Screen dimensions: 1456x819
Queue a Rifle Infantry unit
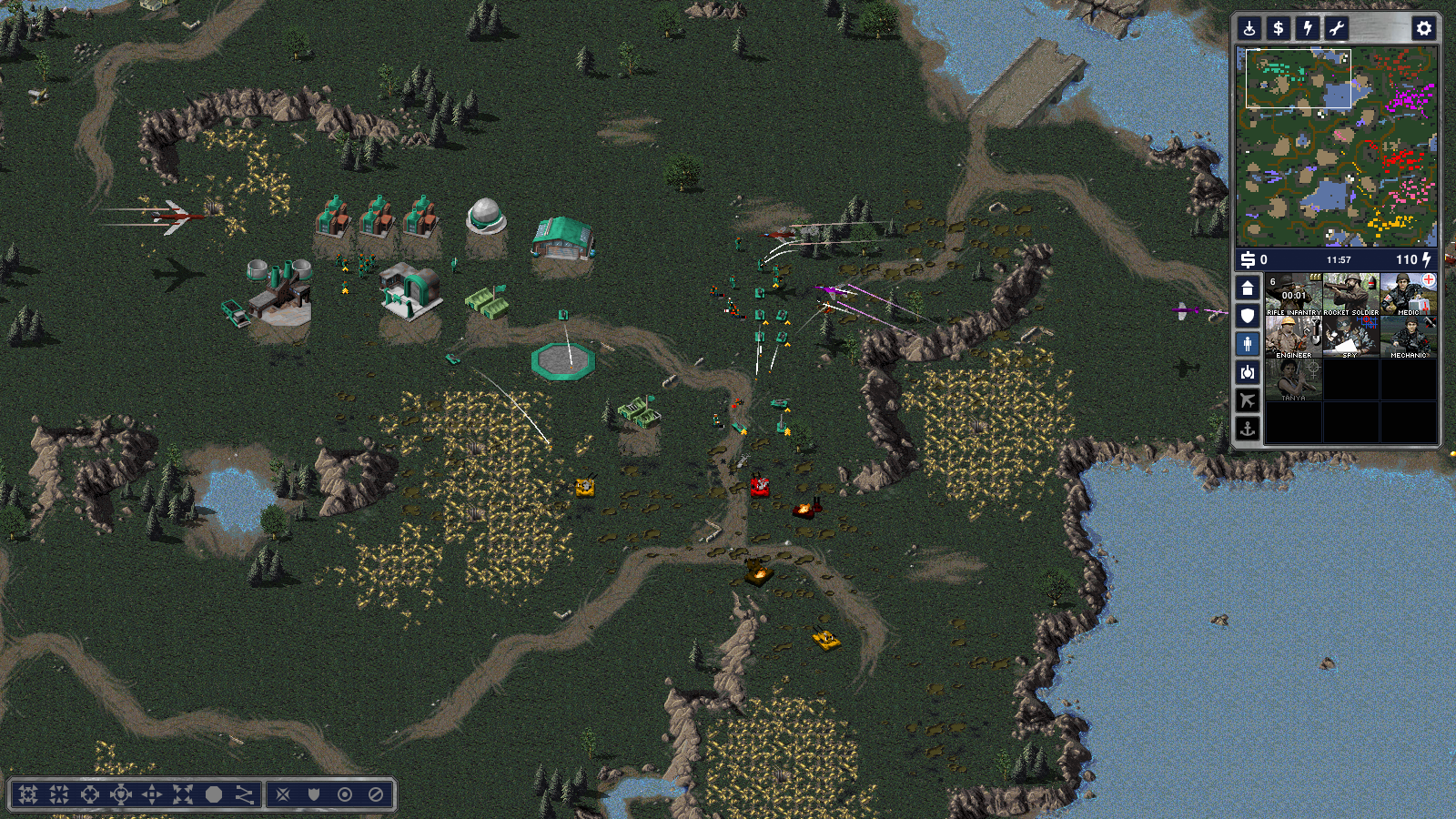pyautogui.click(x=1293, y=295)
